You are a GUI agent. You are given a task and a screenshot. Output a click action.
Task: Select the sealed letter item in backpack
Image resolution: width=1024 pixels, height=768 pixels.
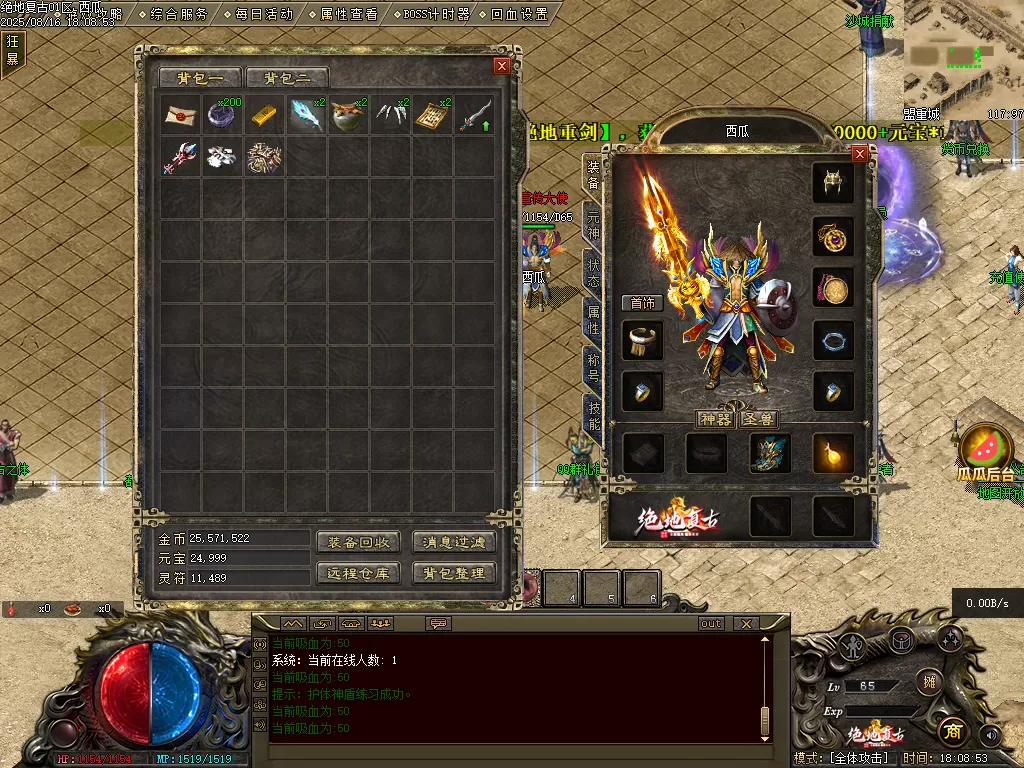180,114
